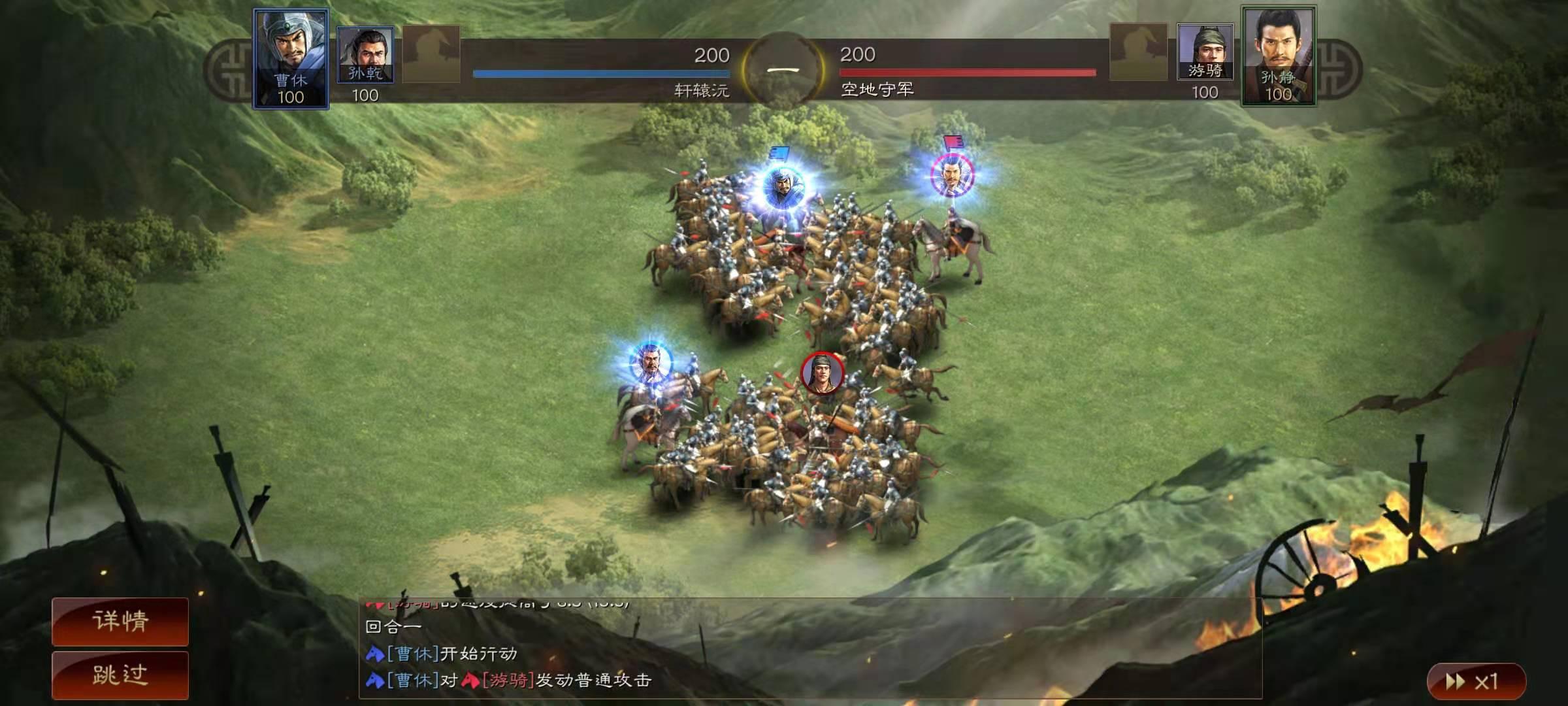Select the 曹休 general portrait
1568x706 pixels.
coord(291,58)
